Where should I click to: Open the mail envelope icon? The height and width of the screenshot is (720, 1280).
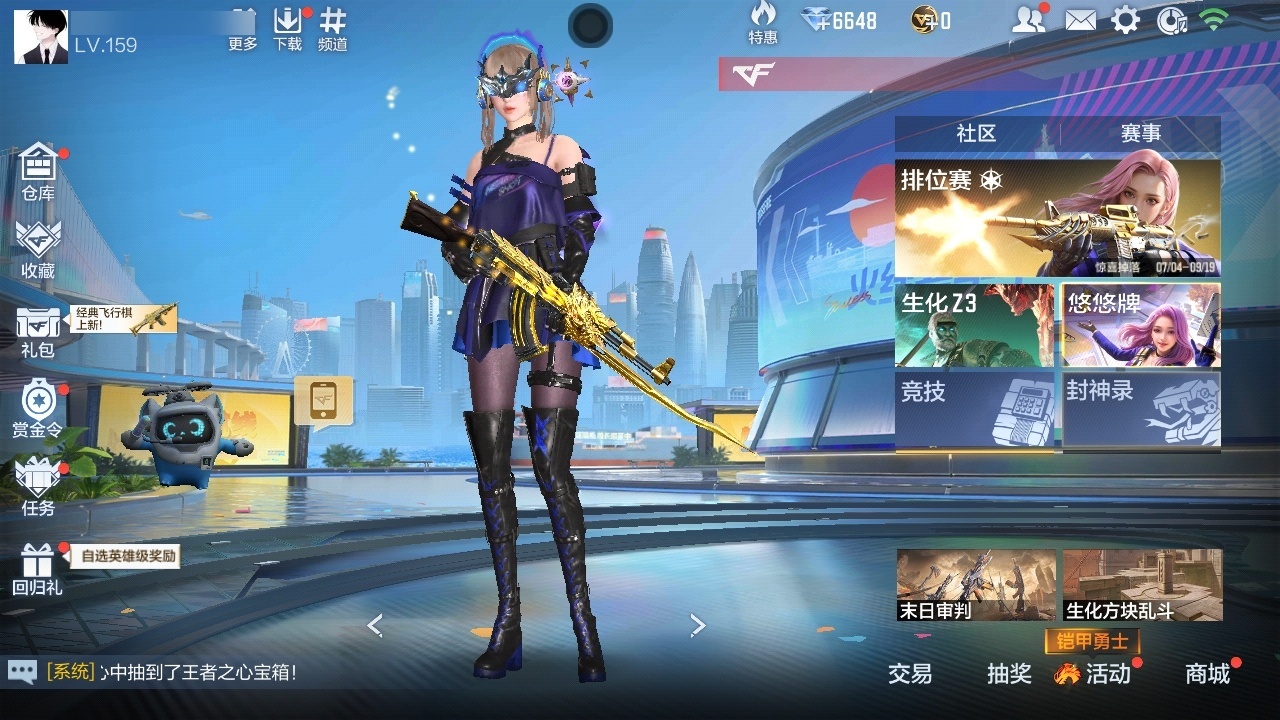[x=1080, y=20]
